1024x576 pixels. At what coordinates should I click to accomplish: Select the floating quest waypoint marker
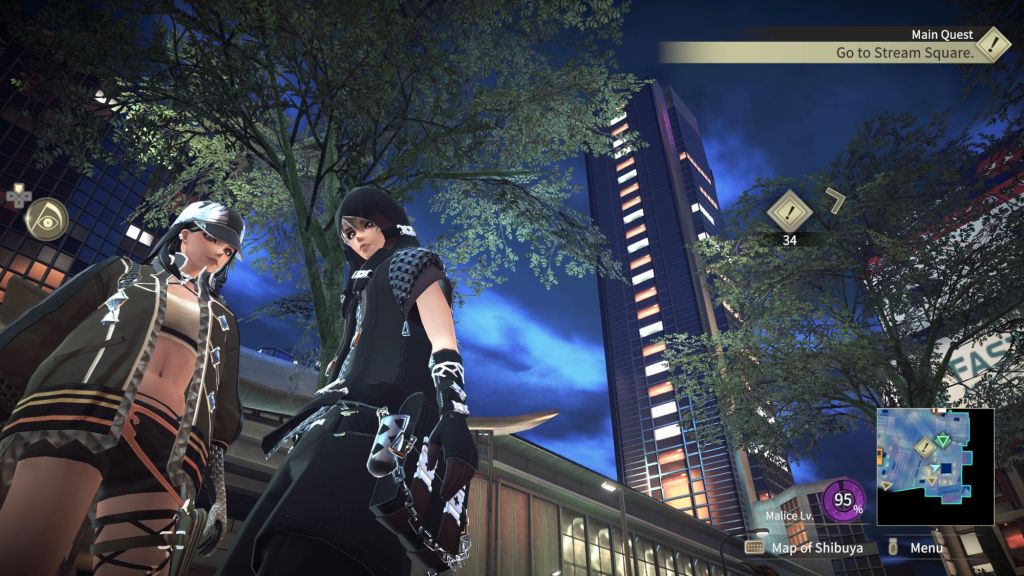pyautogui.click(x=787, y=211)
